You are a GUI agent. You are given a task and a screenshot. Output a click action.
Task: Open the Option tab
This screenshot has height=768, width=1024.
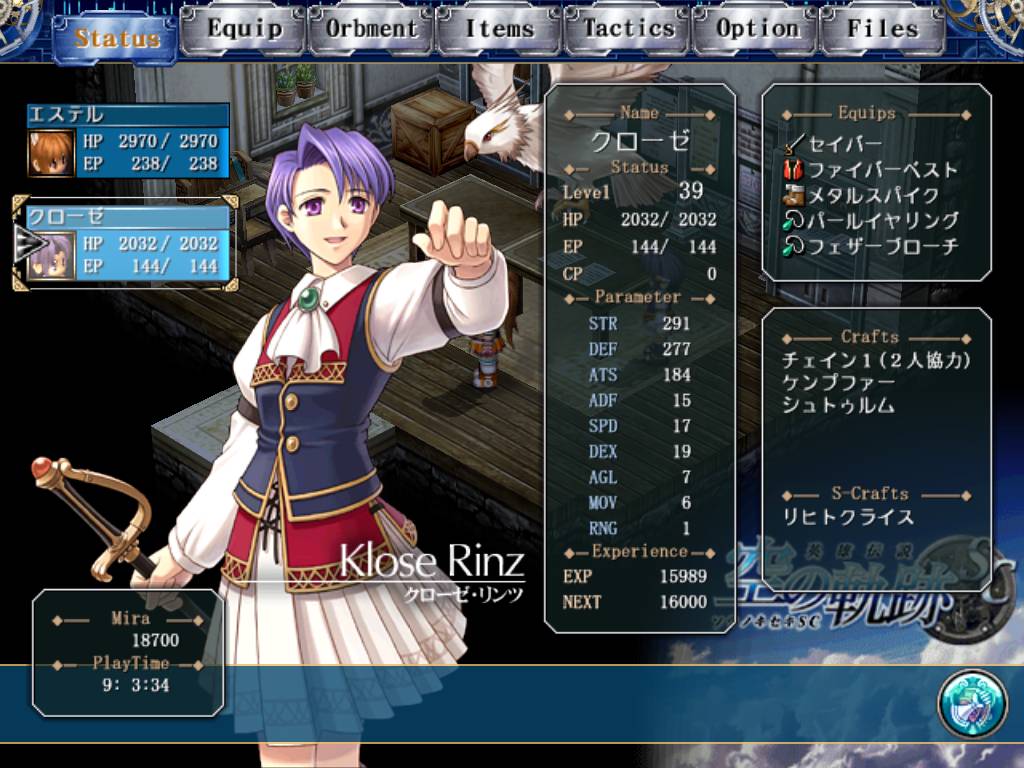coord(756,29)
